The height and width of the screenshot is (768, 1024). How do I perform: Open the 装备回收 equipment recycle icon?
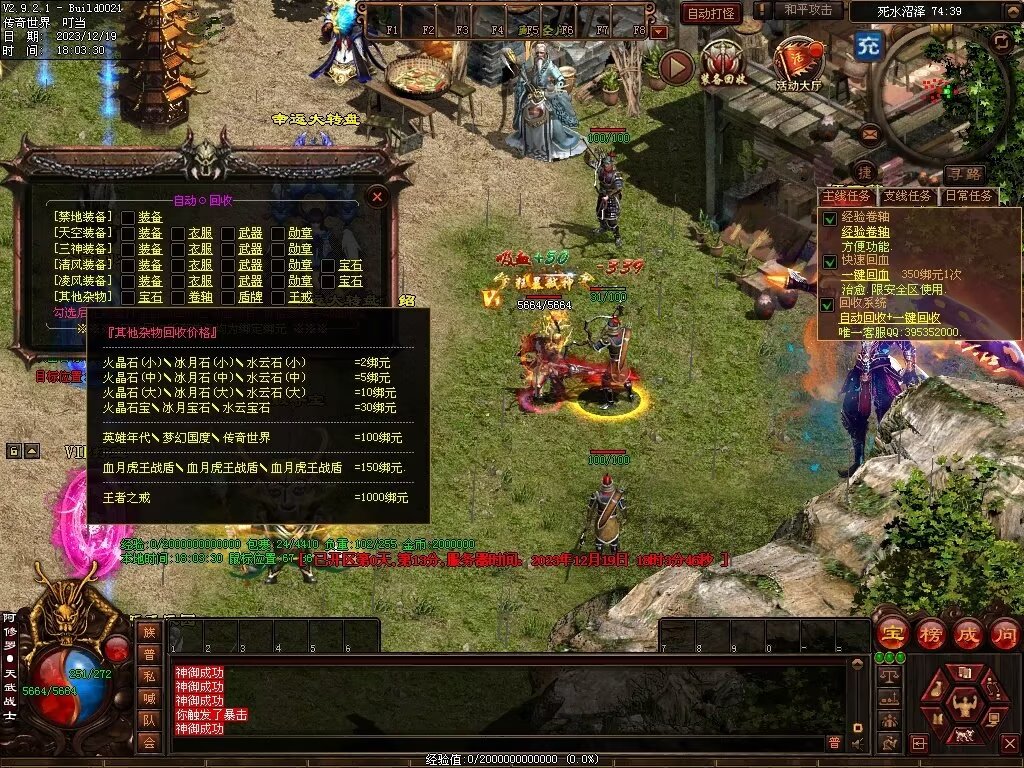click(x=723, y=65)
